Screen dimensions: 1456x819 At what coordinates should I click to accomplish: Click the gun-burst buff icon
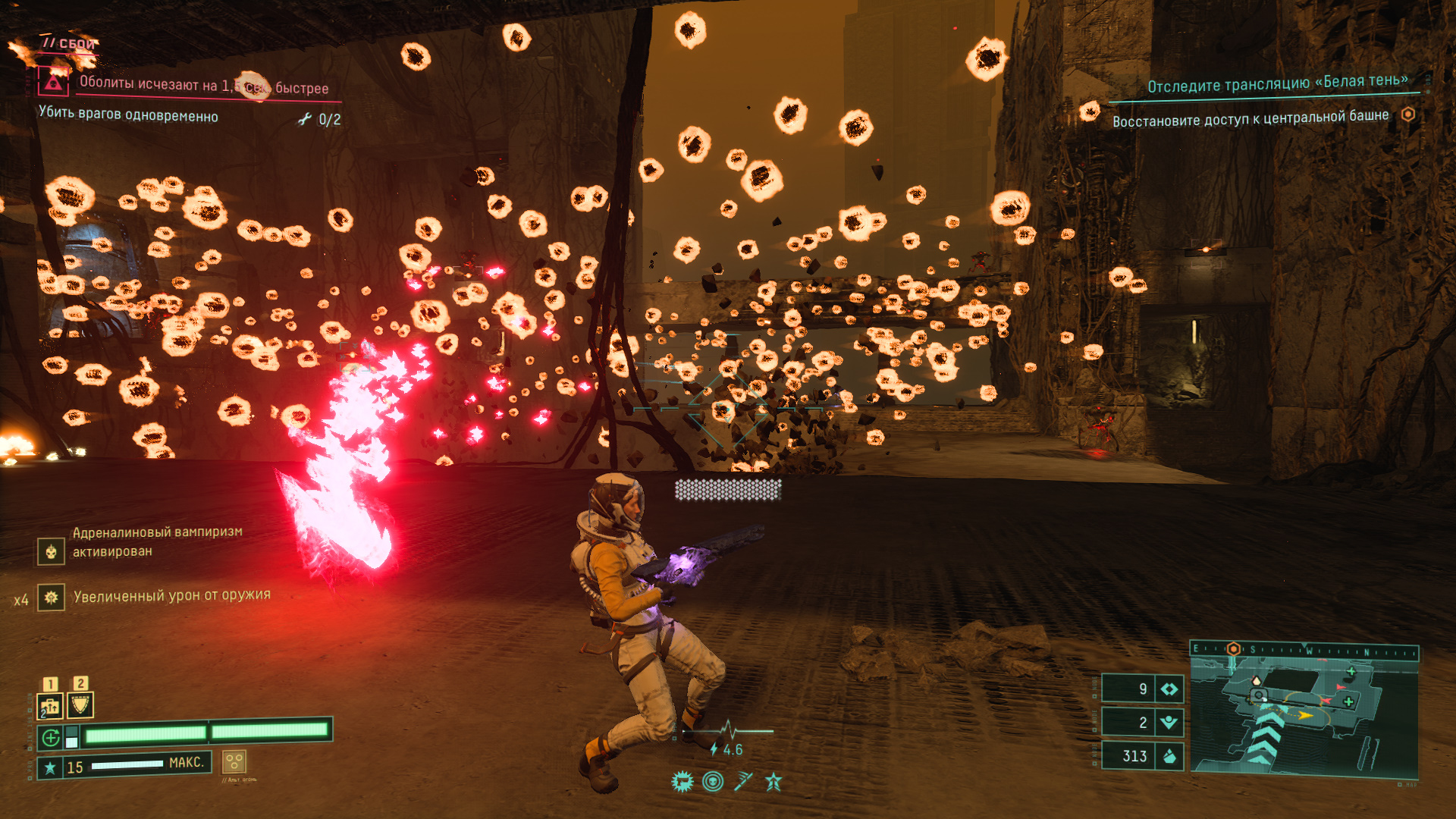pos(682,781)
